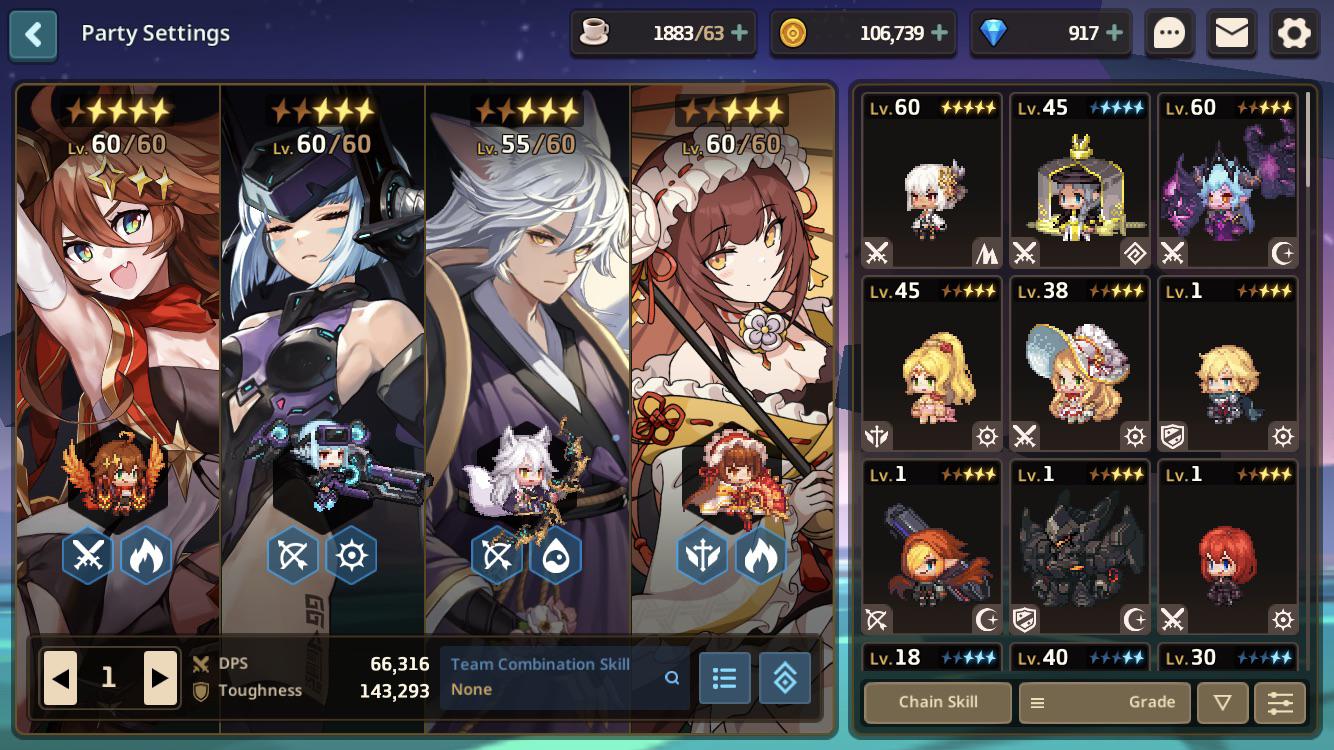1334x750 pixels.
Task: Open the chat bubble menu at top right
Action: [1168, 32]
